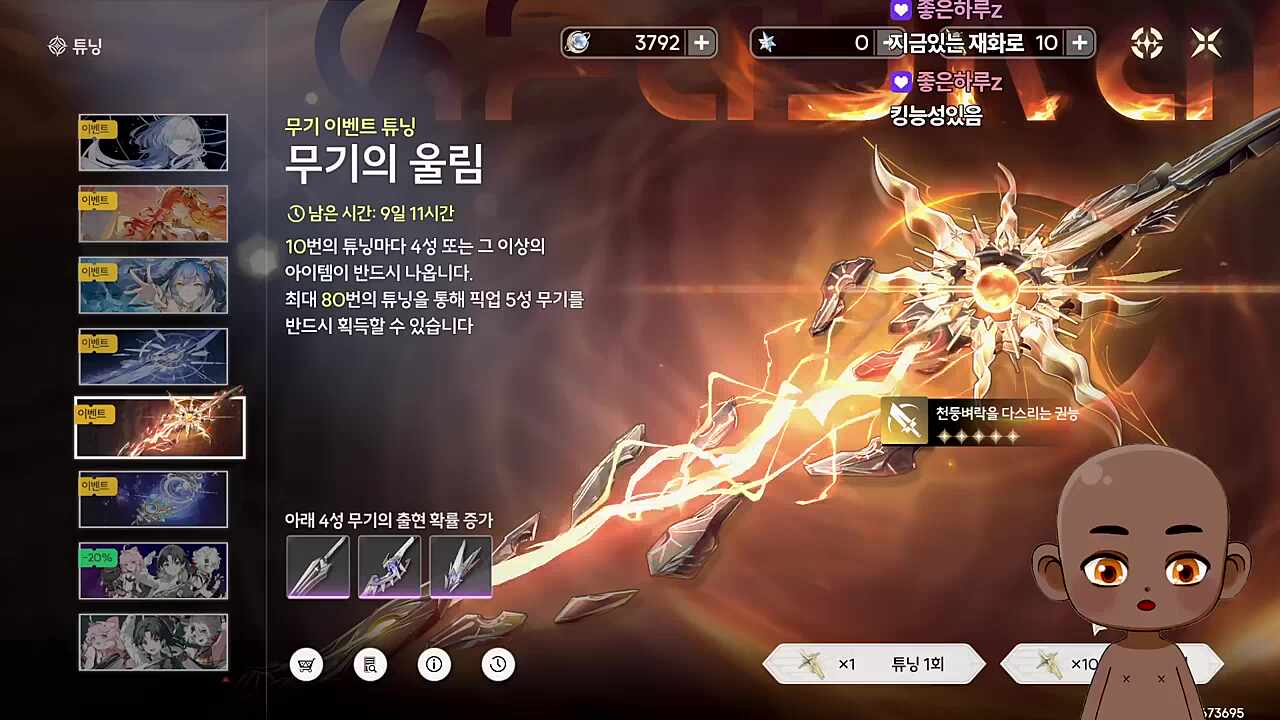Click the compass-style icon at top right

(x=1148, y=42)
